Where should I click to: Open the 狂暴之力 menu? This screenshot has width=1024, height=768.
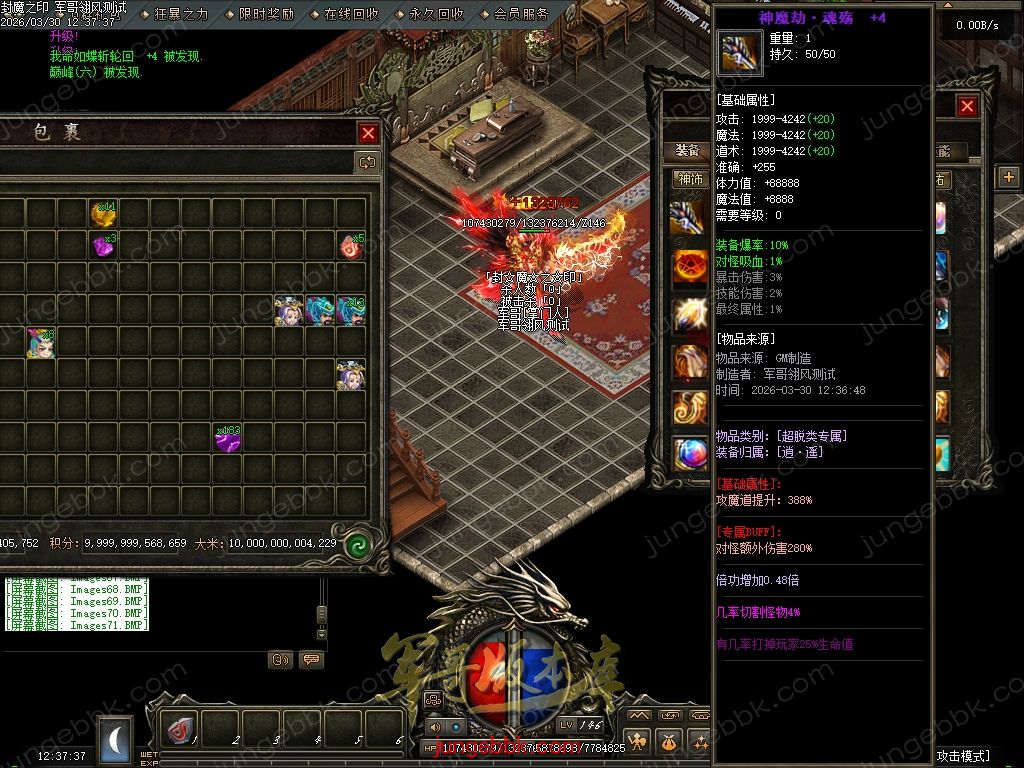[x=181, y=14]
